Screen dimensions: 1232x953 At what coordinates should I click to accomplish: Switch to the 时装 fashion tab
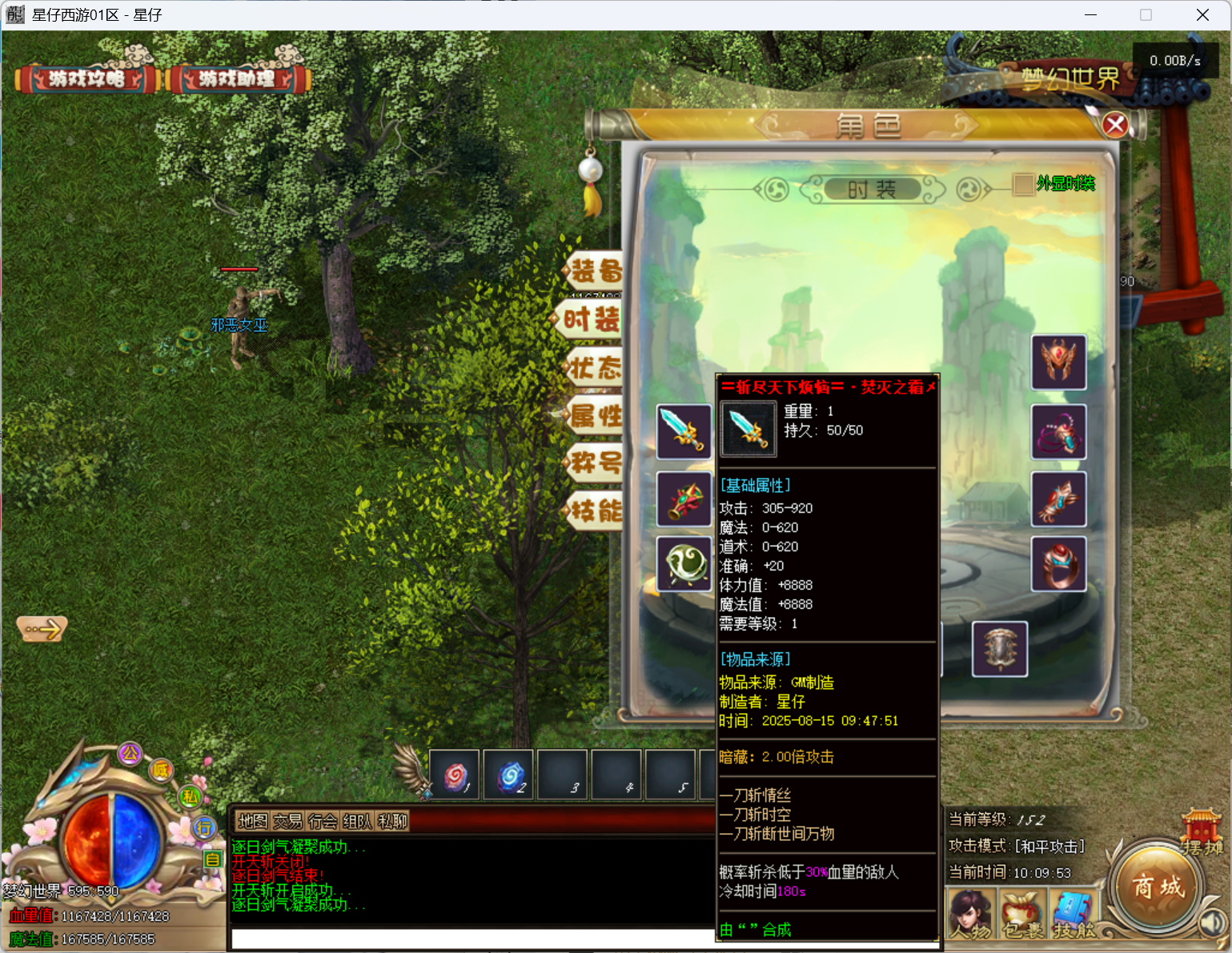592,319
